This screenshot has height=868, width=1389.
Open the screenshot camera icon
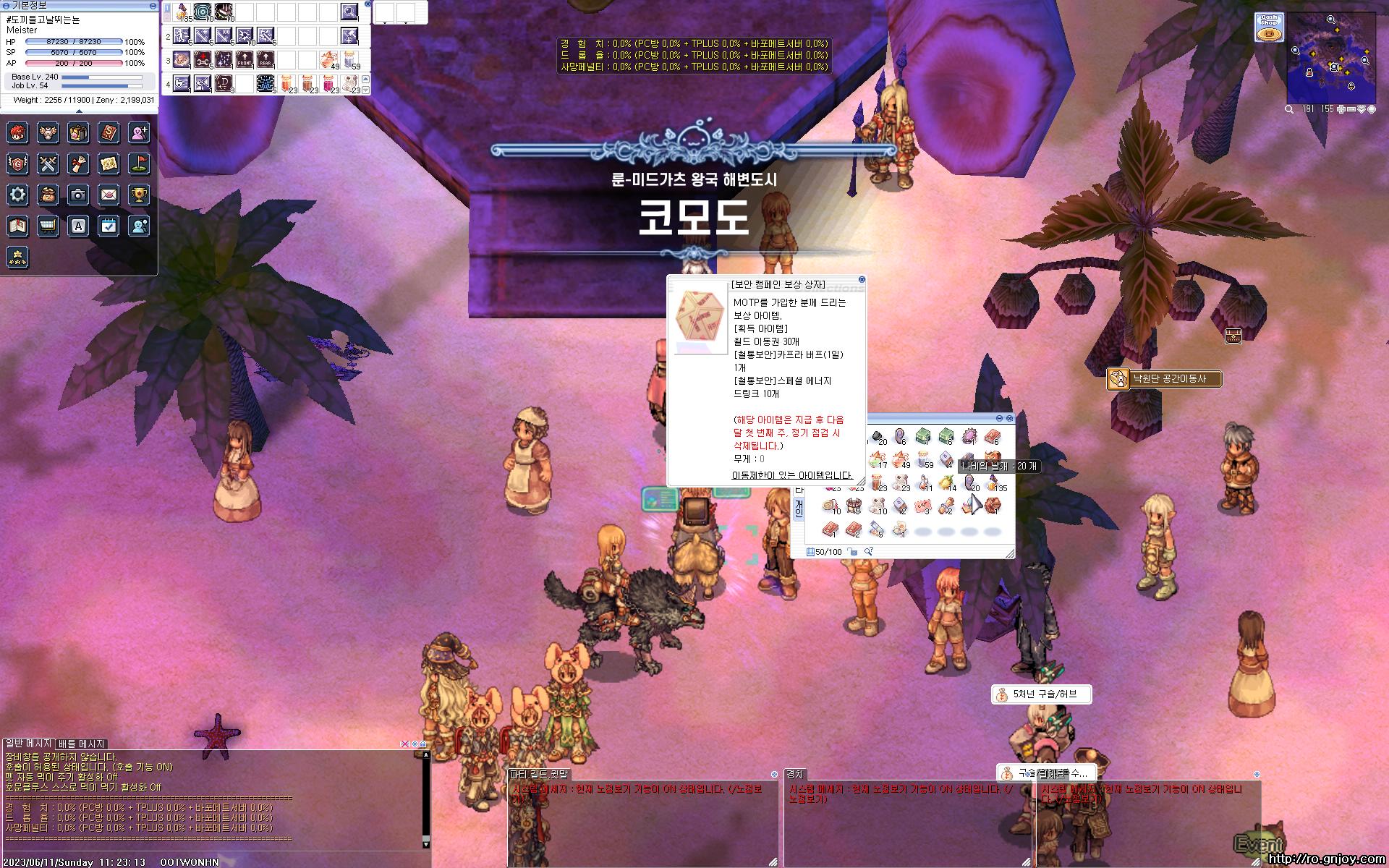pos(78,195)
